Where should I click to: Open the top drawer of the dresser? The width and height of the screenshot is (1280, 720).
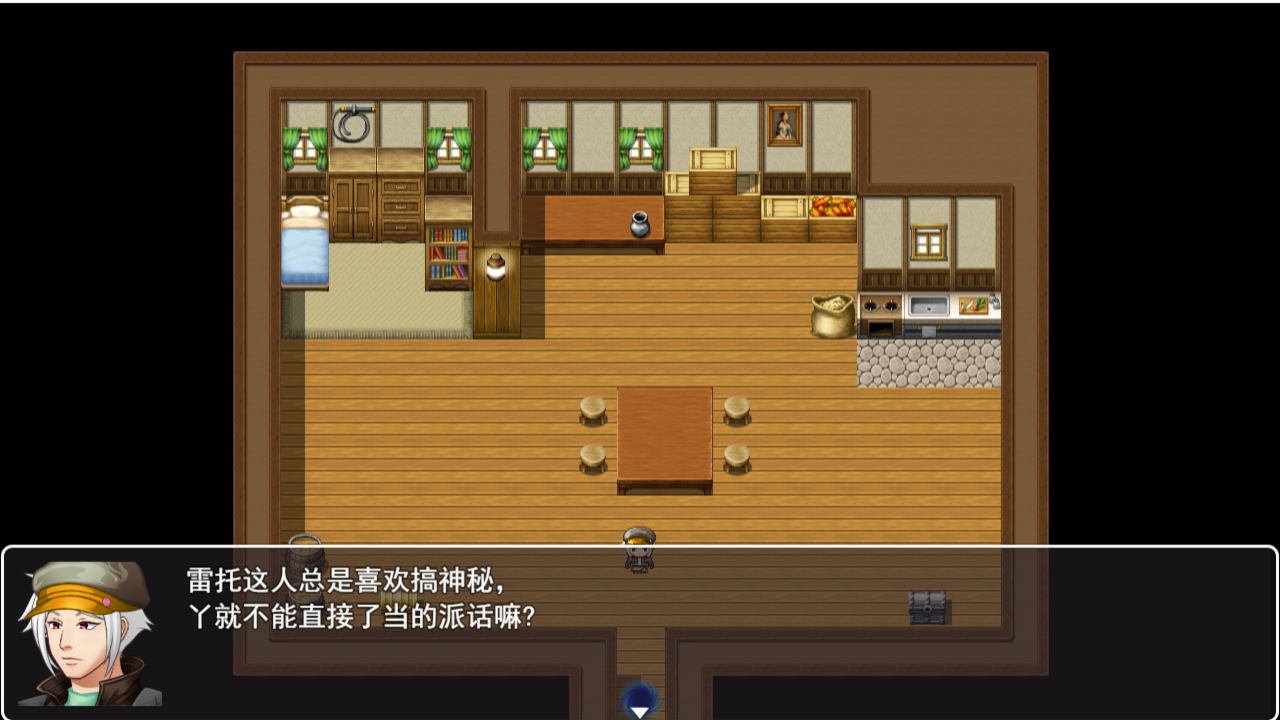click(400, 185)
